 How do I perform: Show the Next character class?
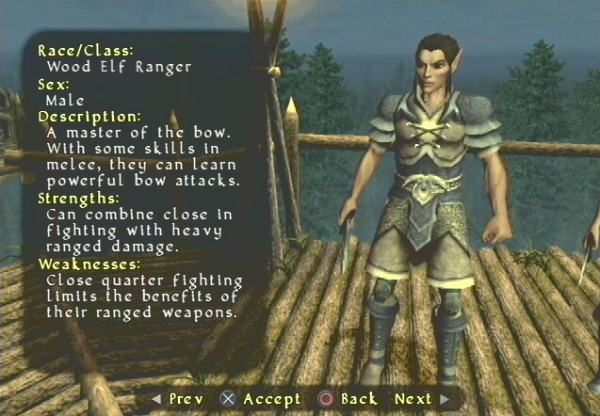point(420,399)
